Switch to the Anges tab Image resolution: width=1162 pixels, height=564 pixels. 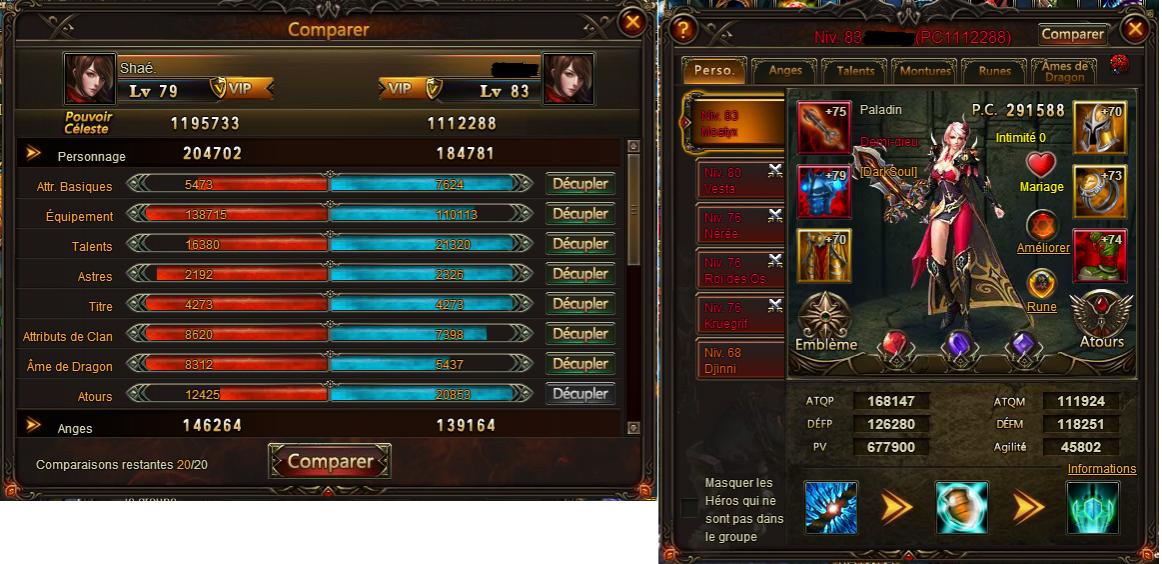point(785,71)
